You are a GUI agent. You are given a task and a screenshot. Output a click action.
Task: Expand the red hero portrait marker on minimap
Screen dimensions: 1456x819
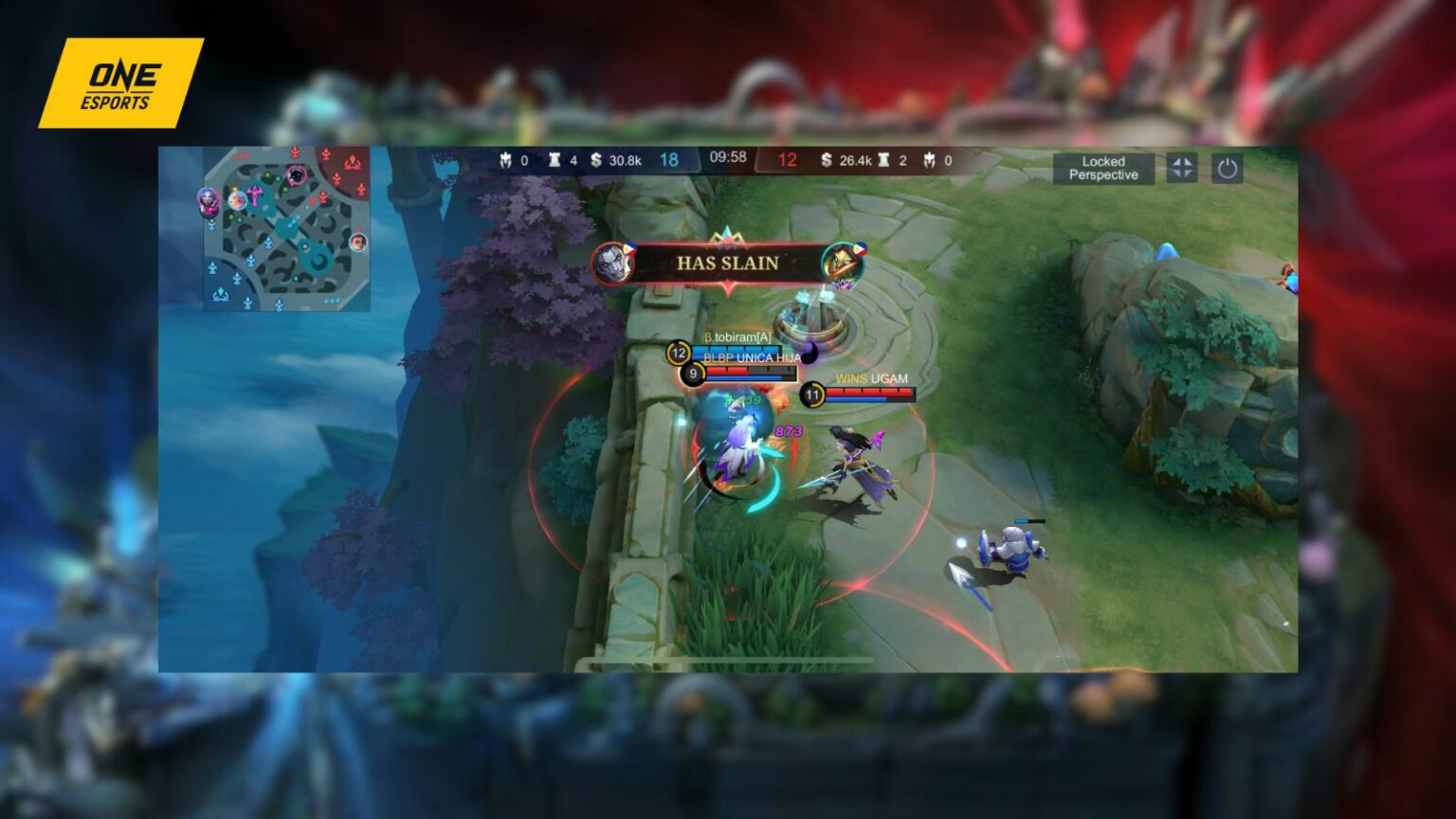pyautogui.click(x=358, y=243)
